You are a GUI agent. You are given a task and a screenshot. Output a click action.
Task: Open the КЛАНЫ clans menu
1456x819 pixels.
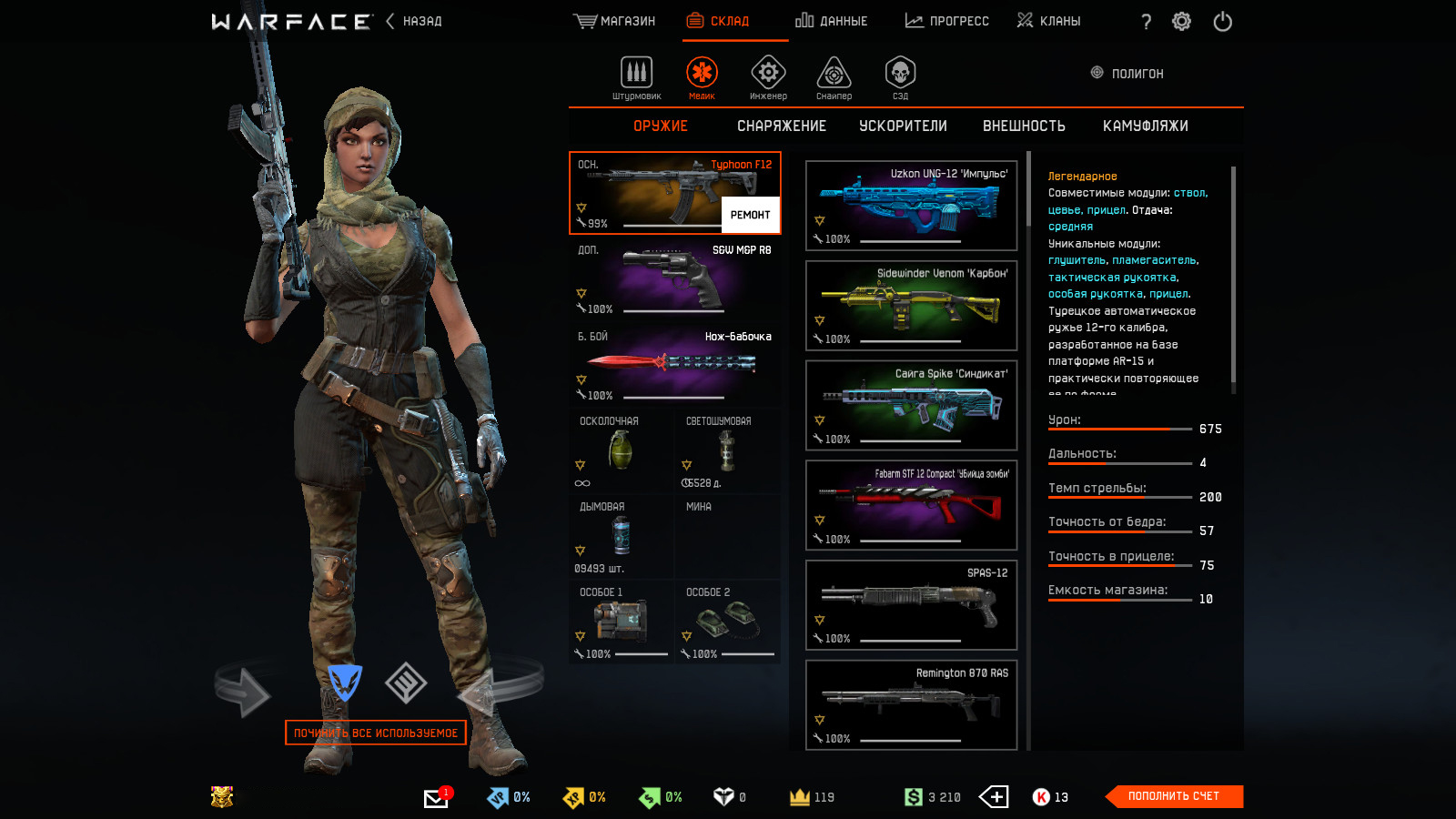pos(1048,21)
